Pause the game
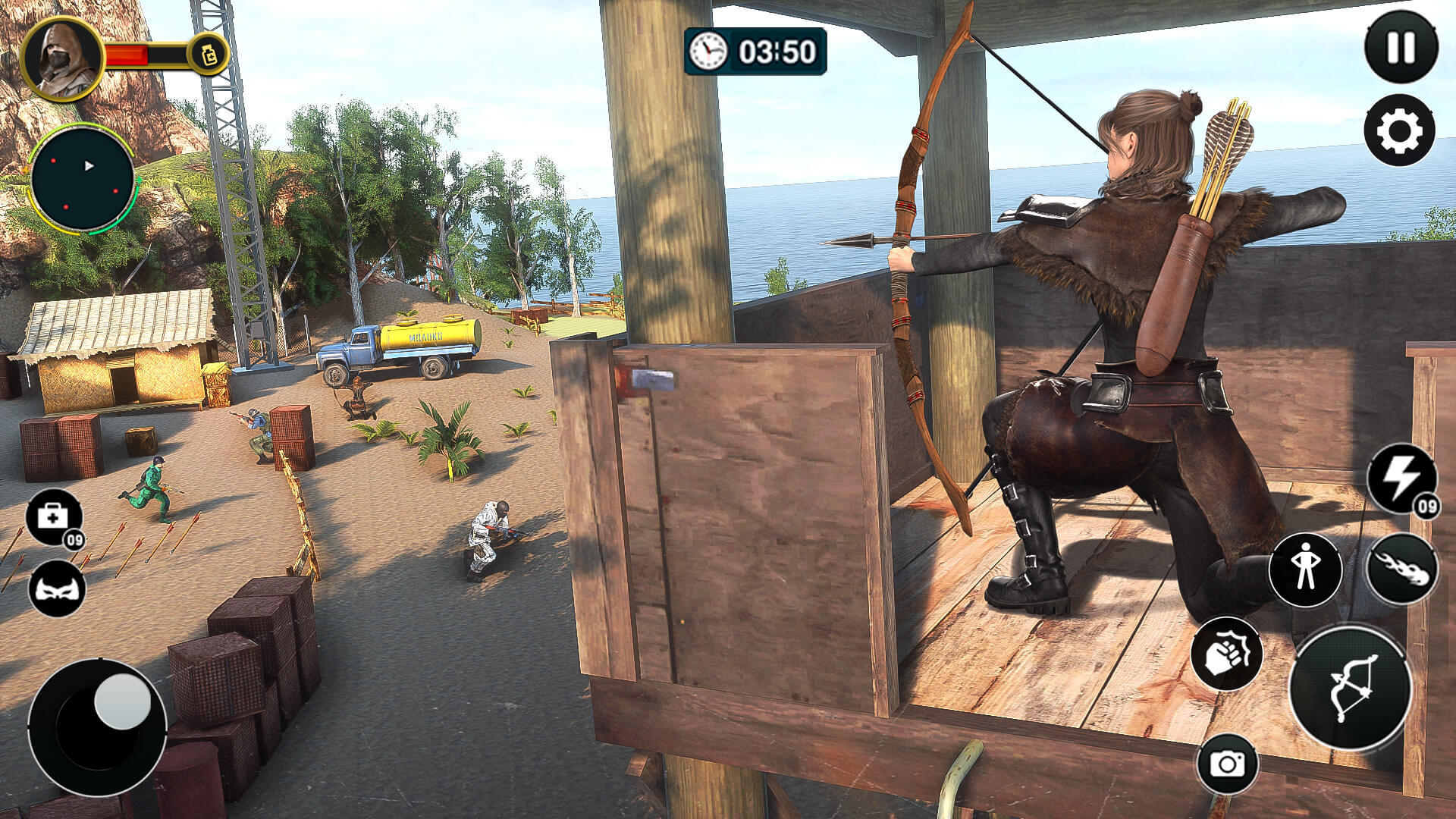The width and height of the screenshot is (1456, 819). coord(1399,45)
